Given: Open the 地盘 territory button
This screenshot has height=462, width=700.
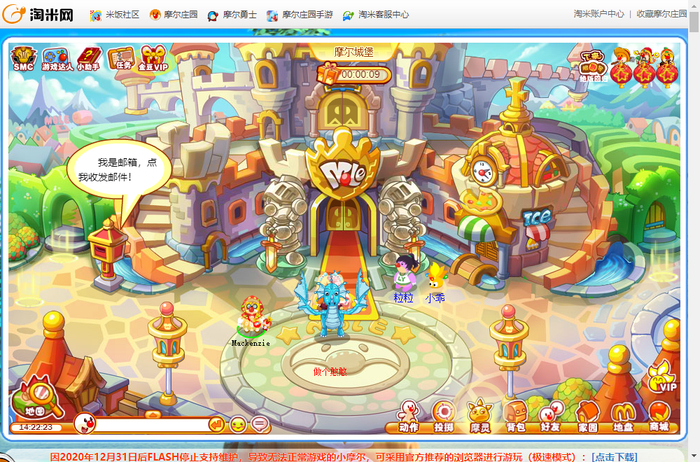Looking at the screenshot, I should coord(623,415).
